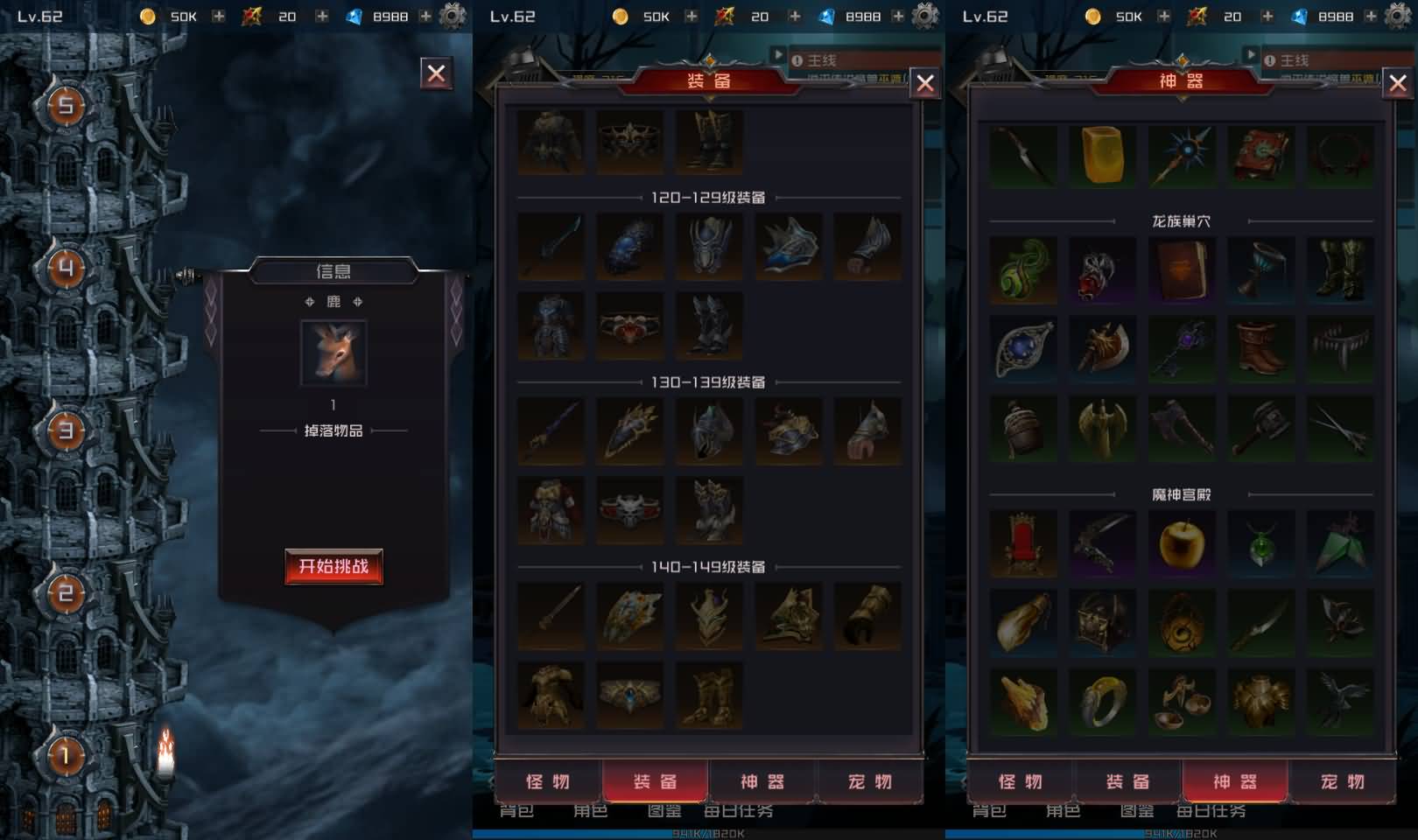Select the red throne artifact
The image size is (1418, 840).
click(1023, 543)
